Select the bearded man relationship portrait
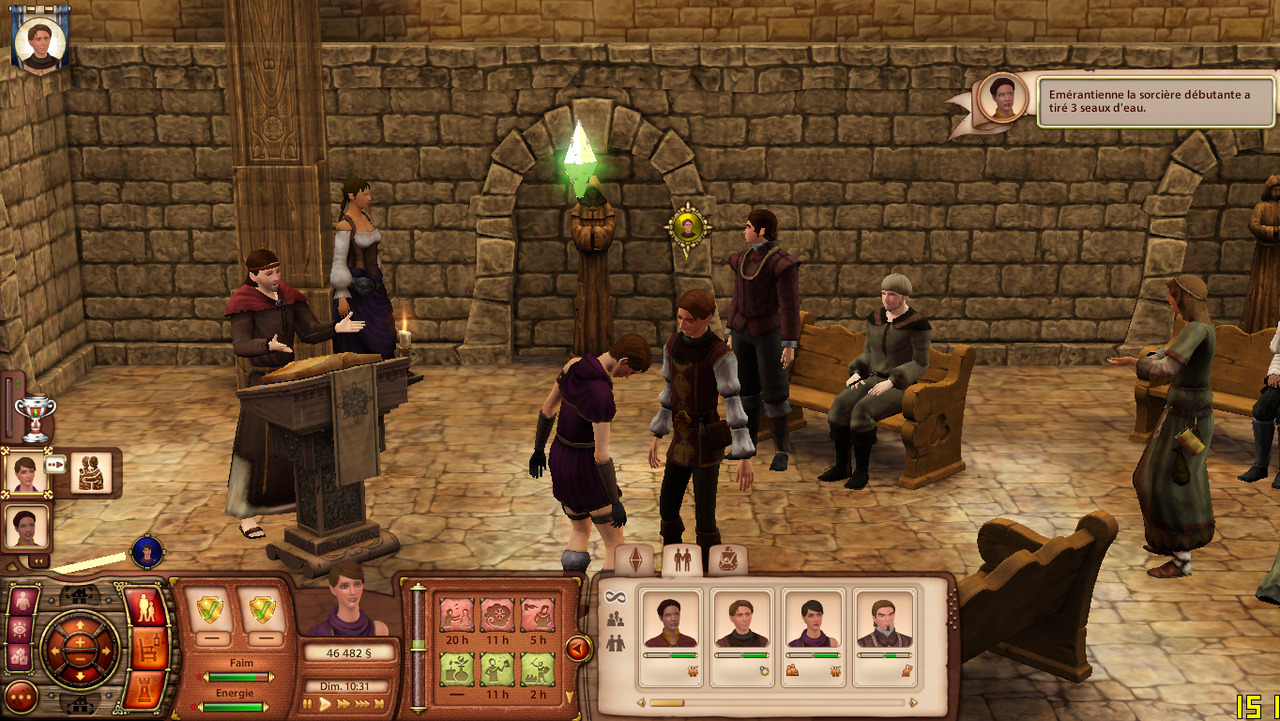1280x721 pixels. (885, 621)
